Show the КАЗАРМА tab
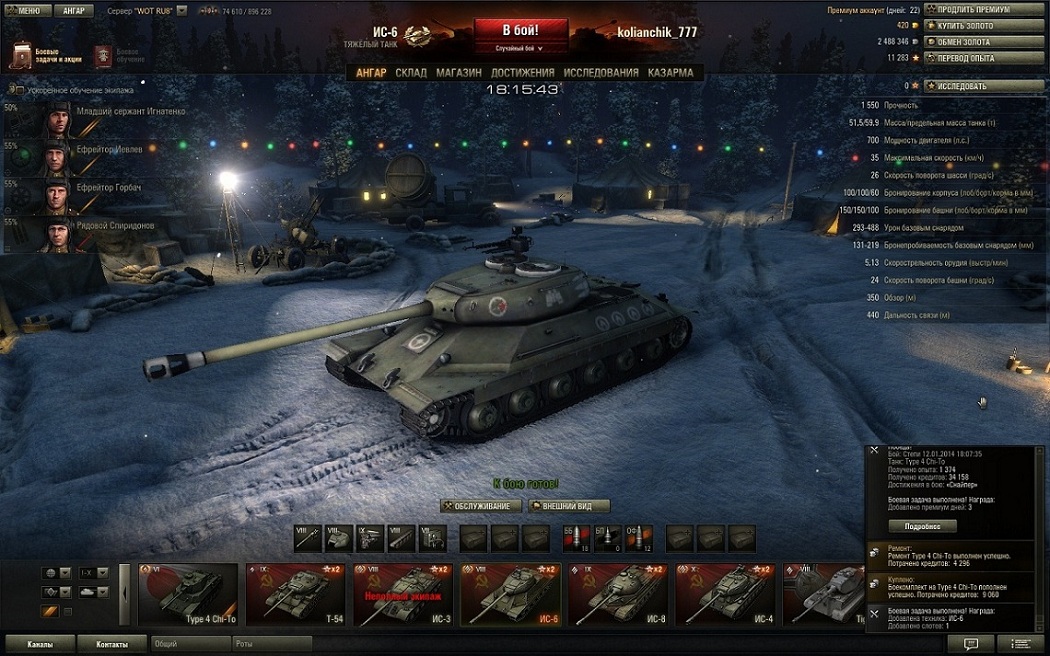1050x656 pixels. pyautogui.click(x=670, y=73)
